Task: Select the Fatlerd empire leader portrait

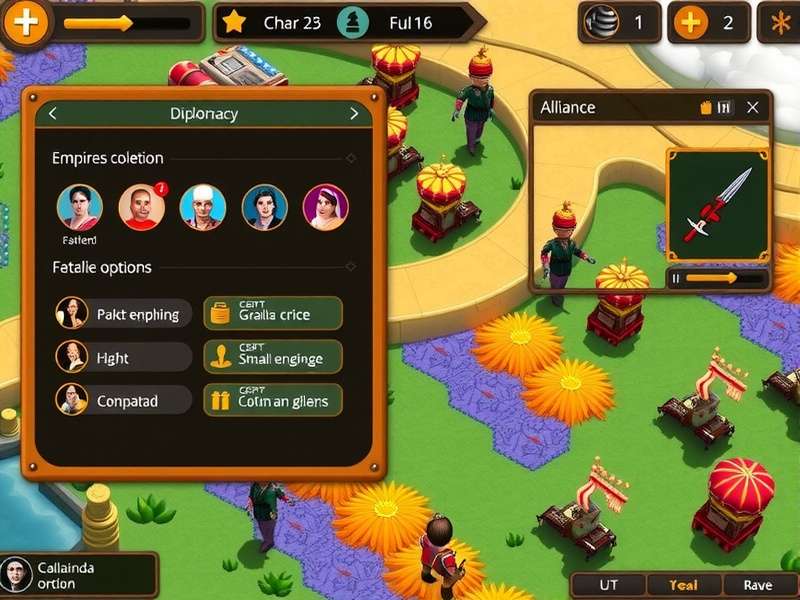Action: tap(80, 207)
